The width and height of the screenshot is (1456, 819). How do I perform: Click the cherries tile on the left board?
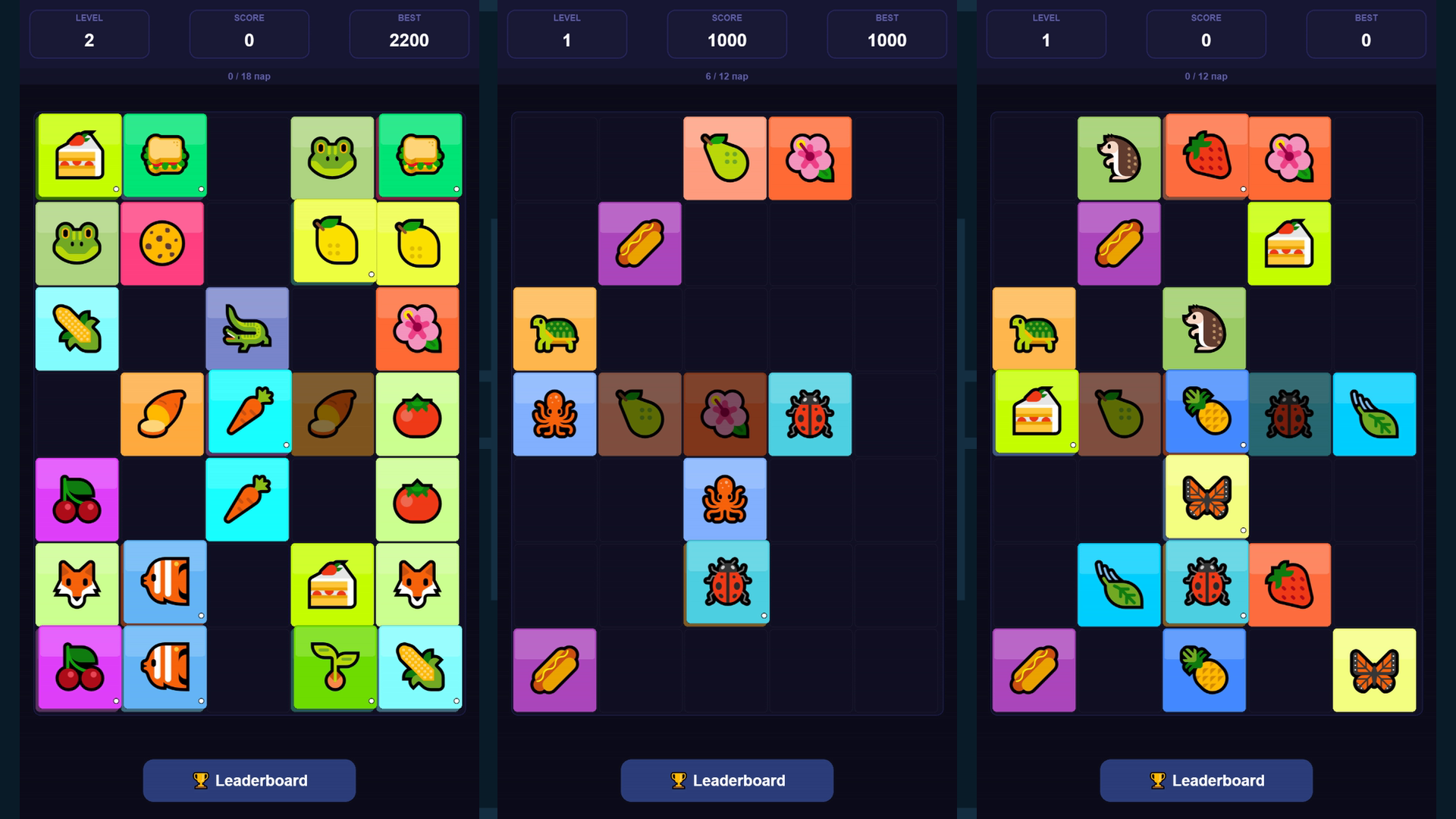tap(77, 499)
